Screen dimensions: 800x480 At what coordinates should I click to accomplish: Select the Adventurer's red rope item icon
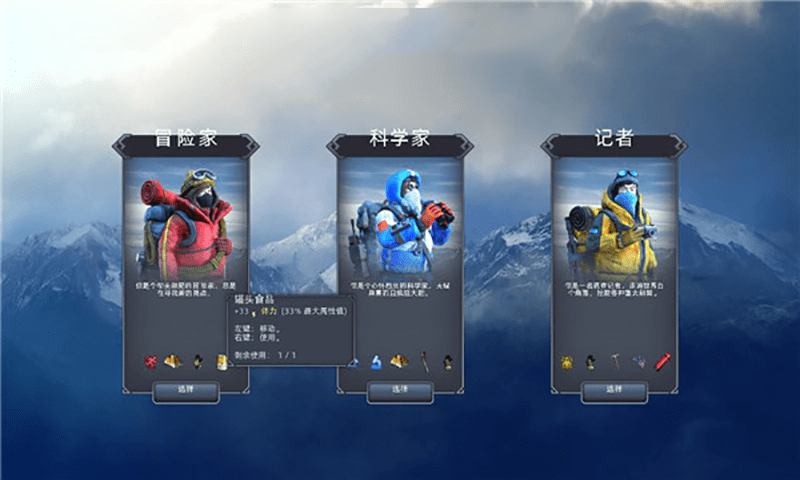coord(152,361)
